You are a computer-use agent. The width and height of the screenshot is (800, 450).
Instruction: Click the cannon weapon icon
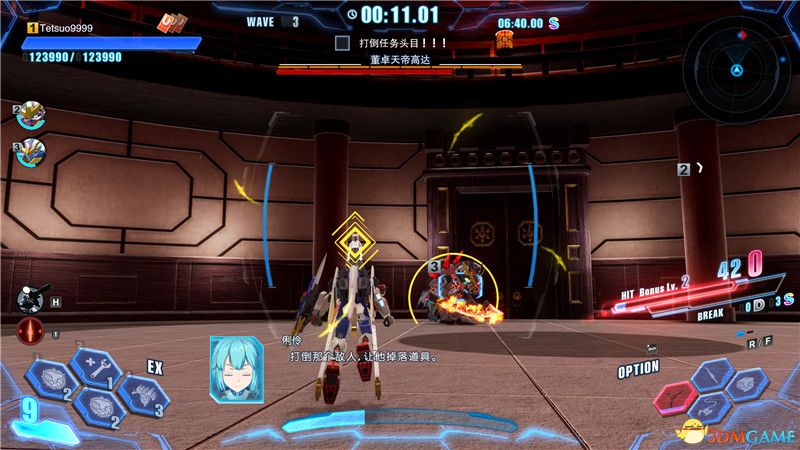(30, 299)
